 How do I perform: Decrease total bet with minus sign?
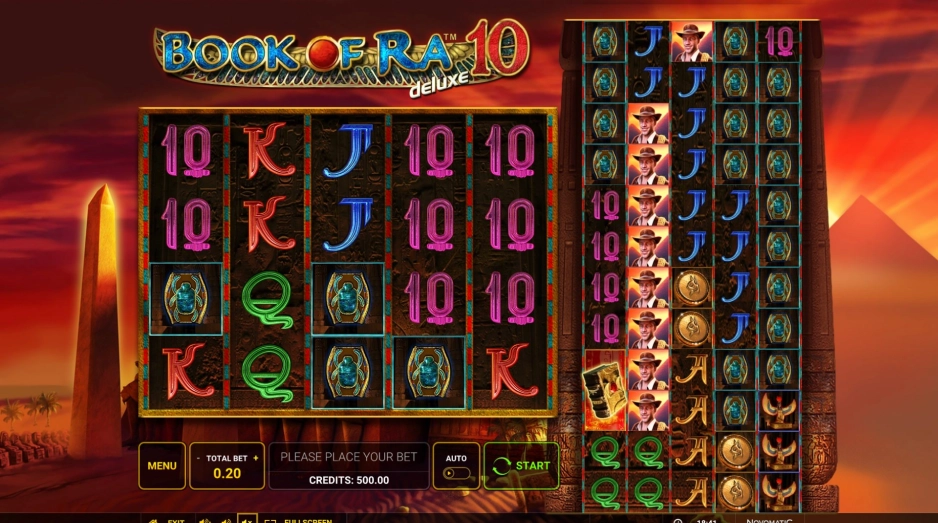point(197,458)
